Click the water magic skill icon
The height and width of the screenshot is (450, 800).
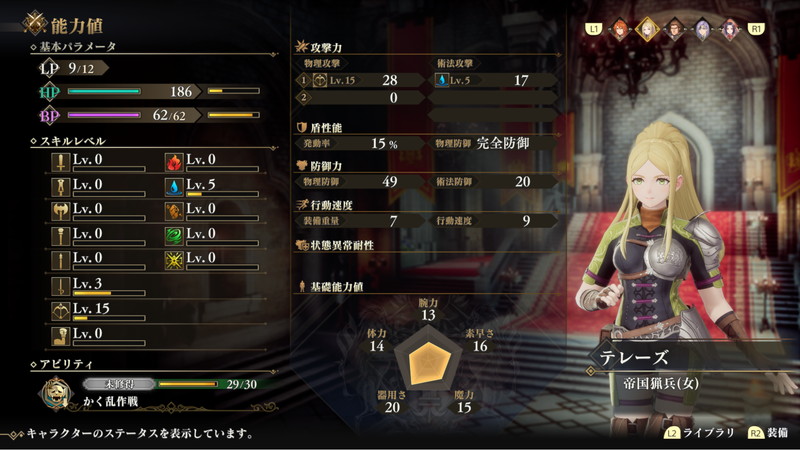173,187
